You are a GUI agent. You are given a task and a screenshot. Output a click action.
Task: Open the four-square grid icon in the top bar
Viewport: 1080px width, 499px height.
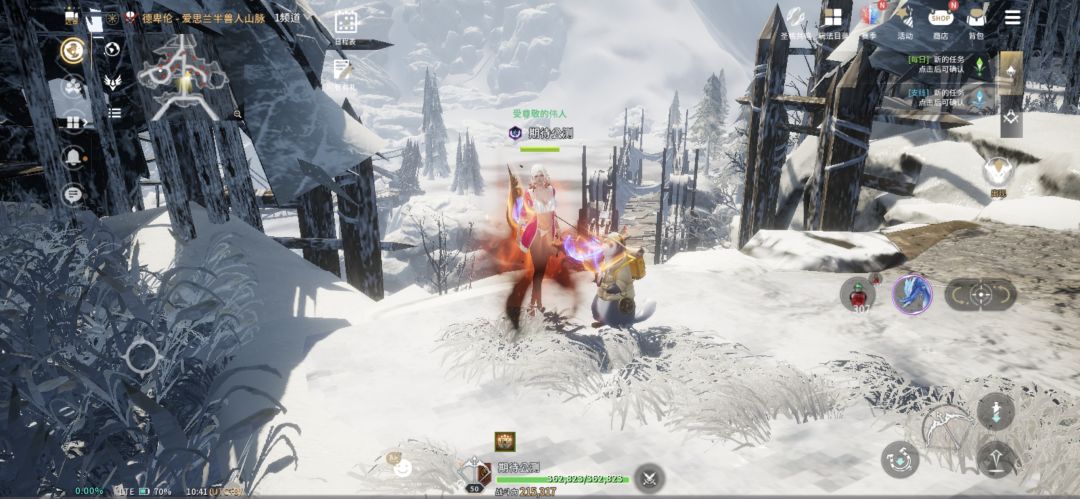[832, 17]
